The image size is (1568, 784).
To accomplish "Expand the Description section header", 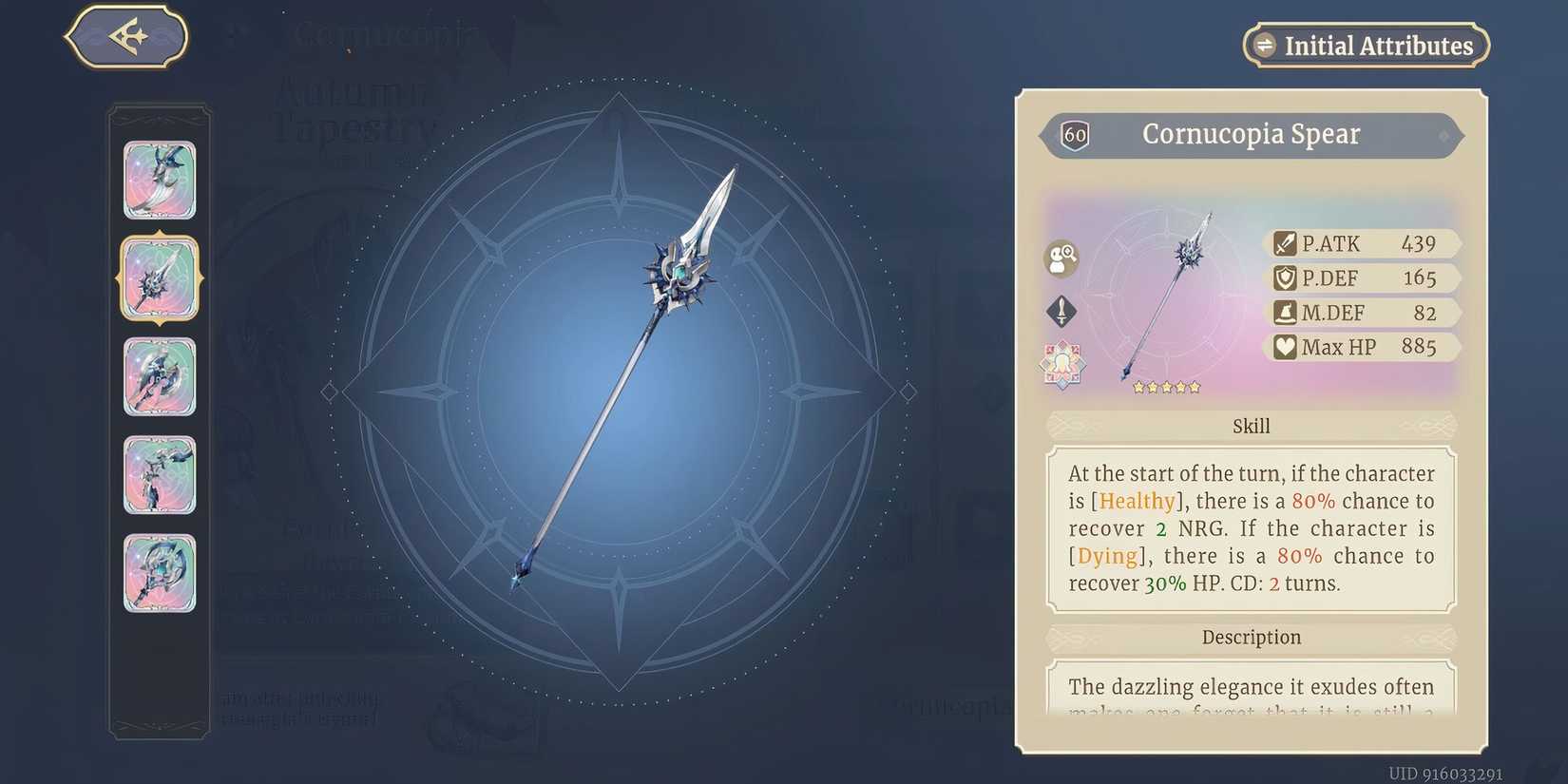I will click(x=1251, y=637).
